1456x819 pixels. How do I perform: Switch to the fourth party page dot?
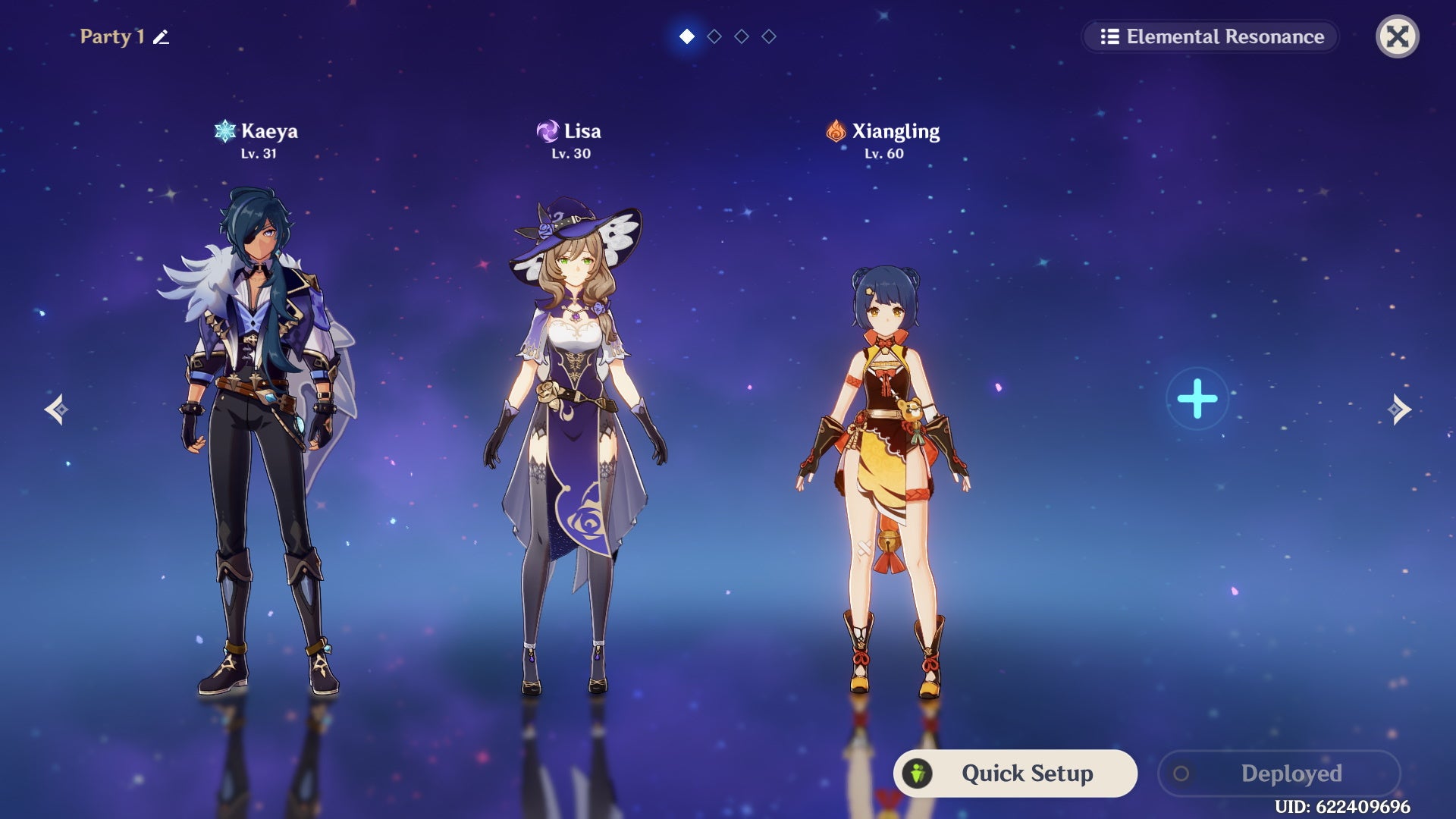point(769,36)
